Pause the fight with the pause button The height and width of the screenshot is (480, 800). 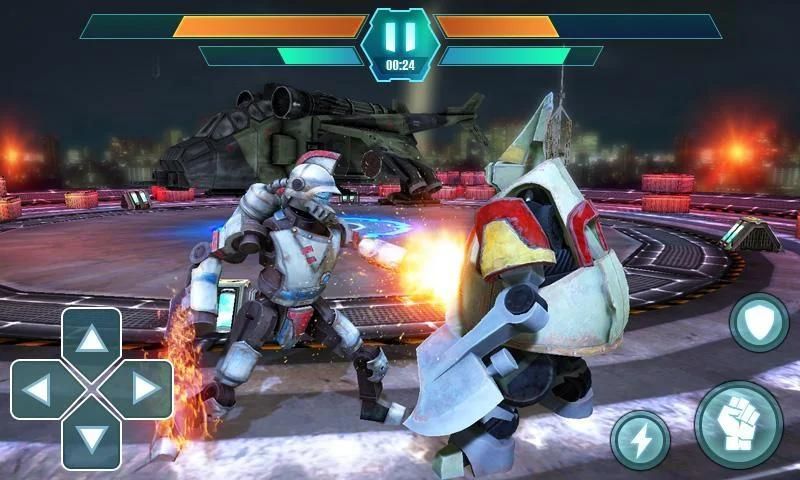400,37
